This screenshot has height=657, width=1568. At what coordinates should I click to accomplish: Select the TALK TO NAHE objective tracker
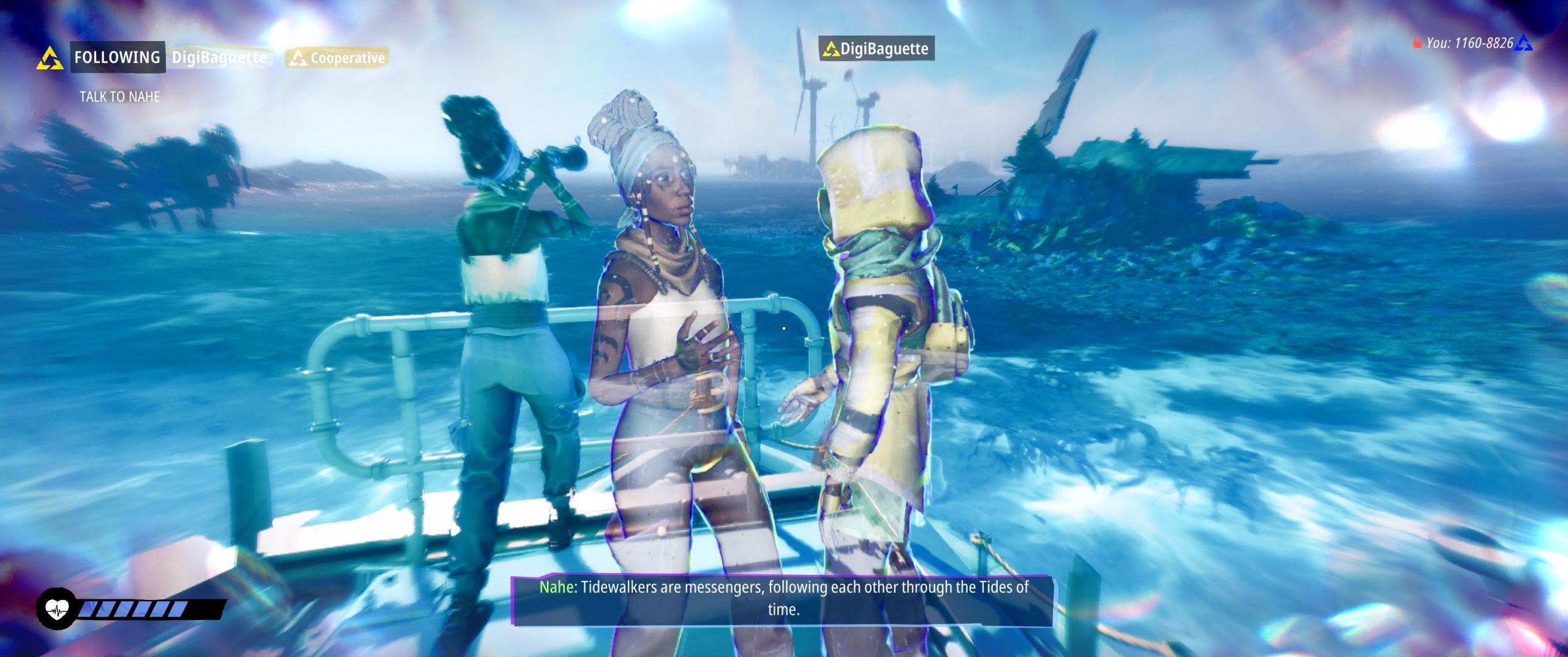tap(119, 97)
